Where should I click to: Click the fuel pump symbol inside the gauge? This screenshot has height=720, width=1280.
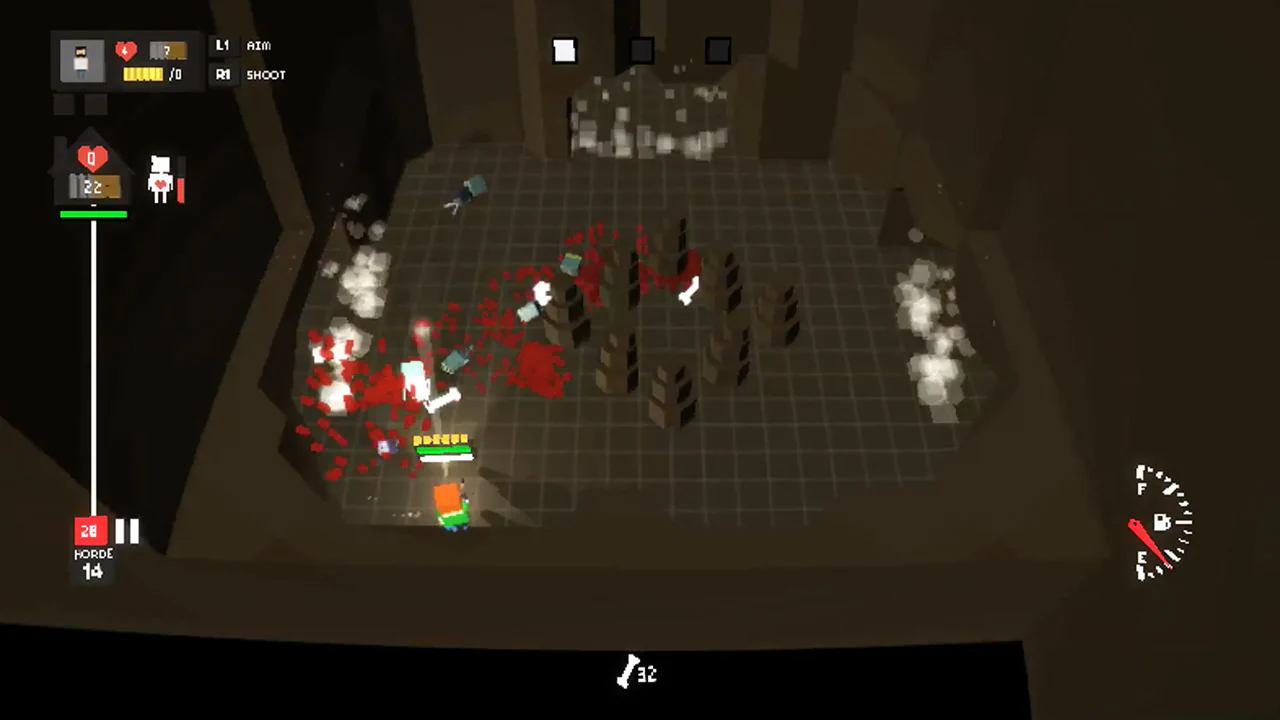1164,522
